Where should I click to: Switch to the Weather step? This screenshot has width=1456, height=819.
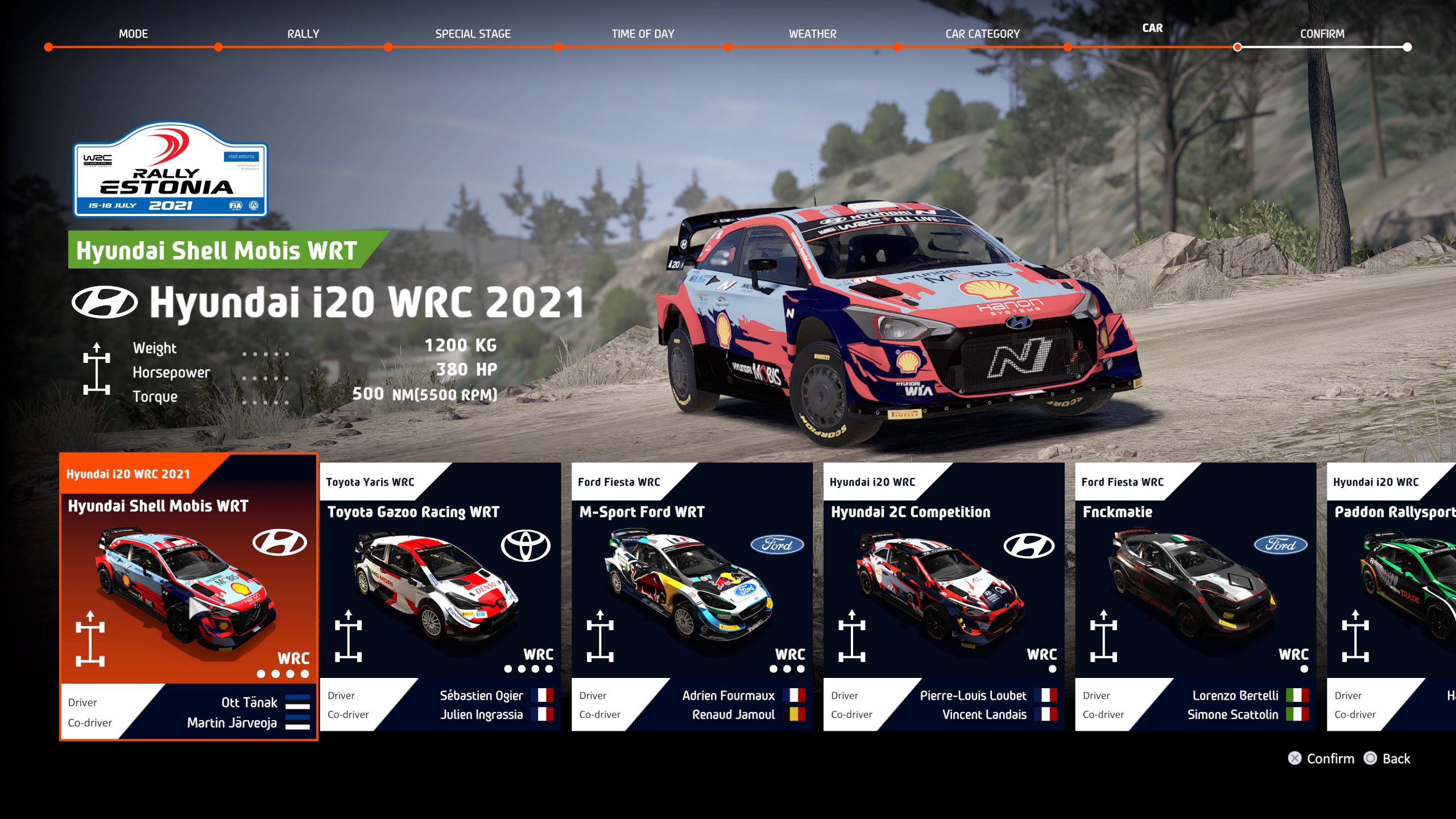[x=812, y=34]
